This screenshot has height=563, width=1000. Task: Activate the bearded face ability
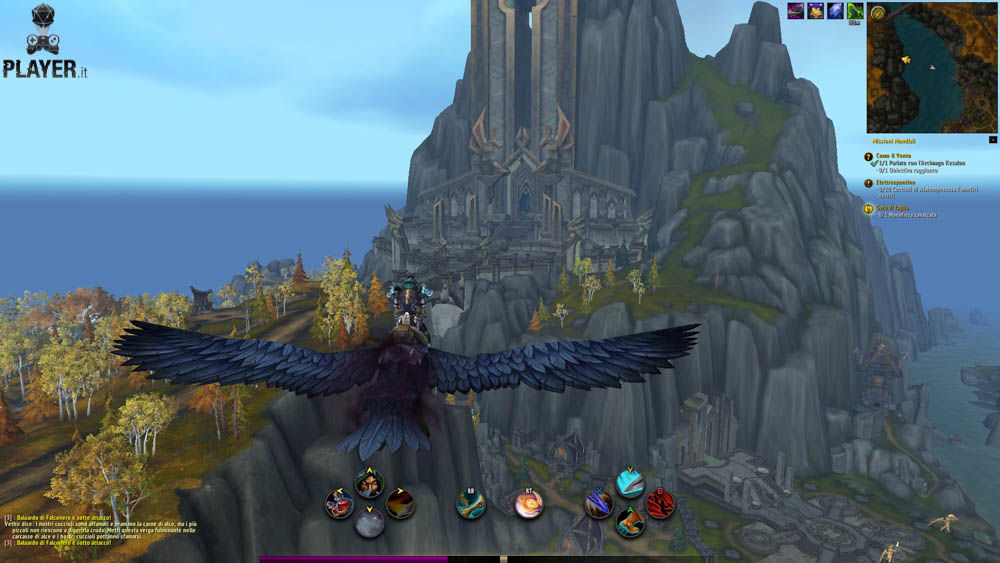click(x=369, y=483)
